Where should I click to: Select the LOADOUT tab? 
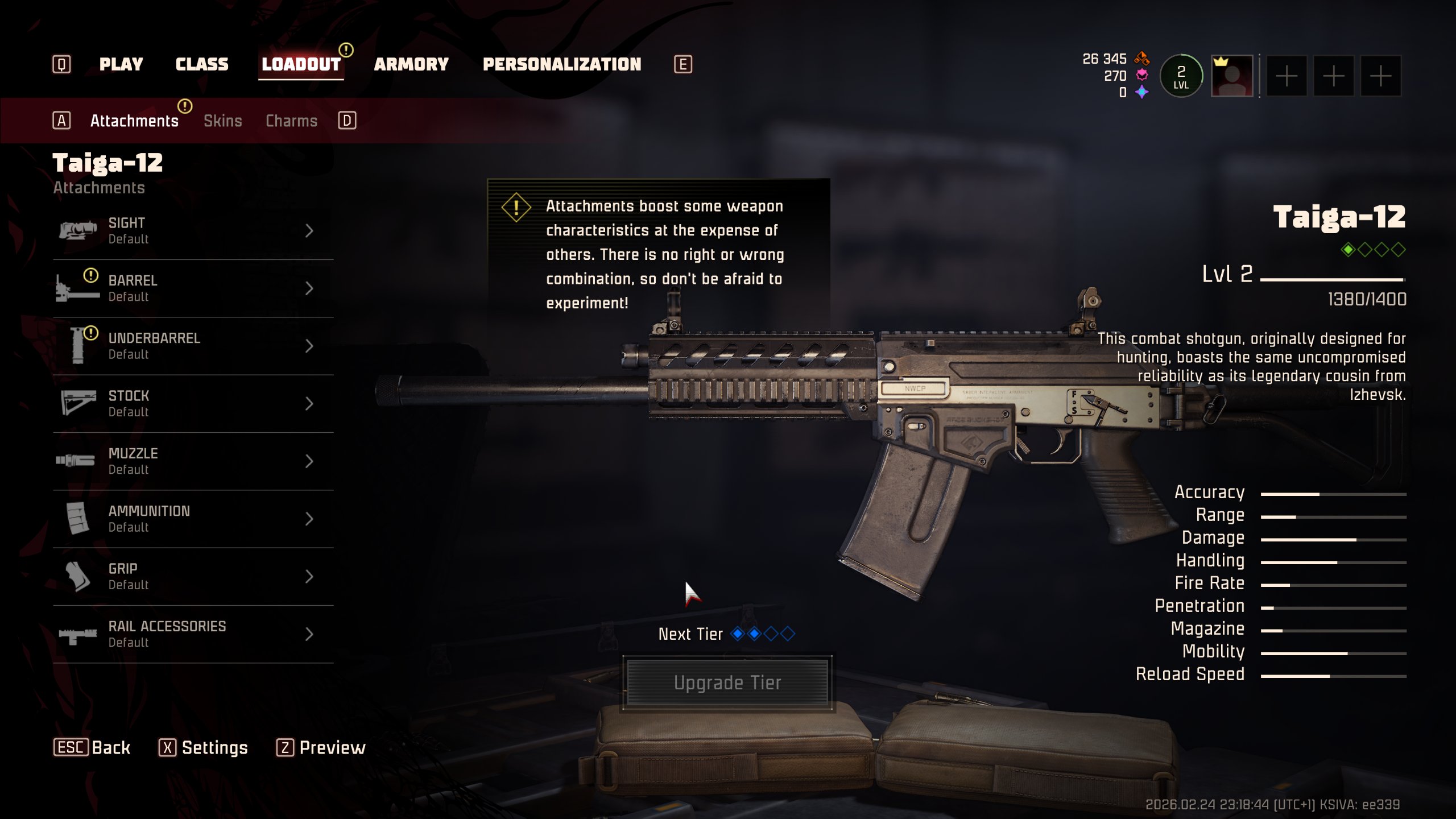point(301,64)
